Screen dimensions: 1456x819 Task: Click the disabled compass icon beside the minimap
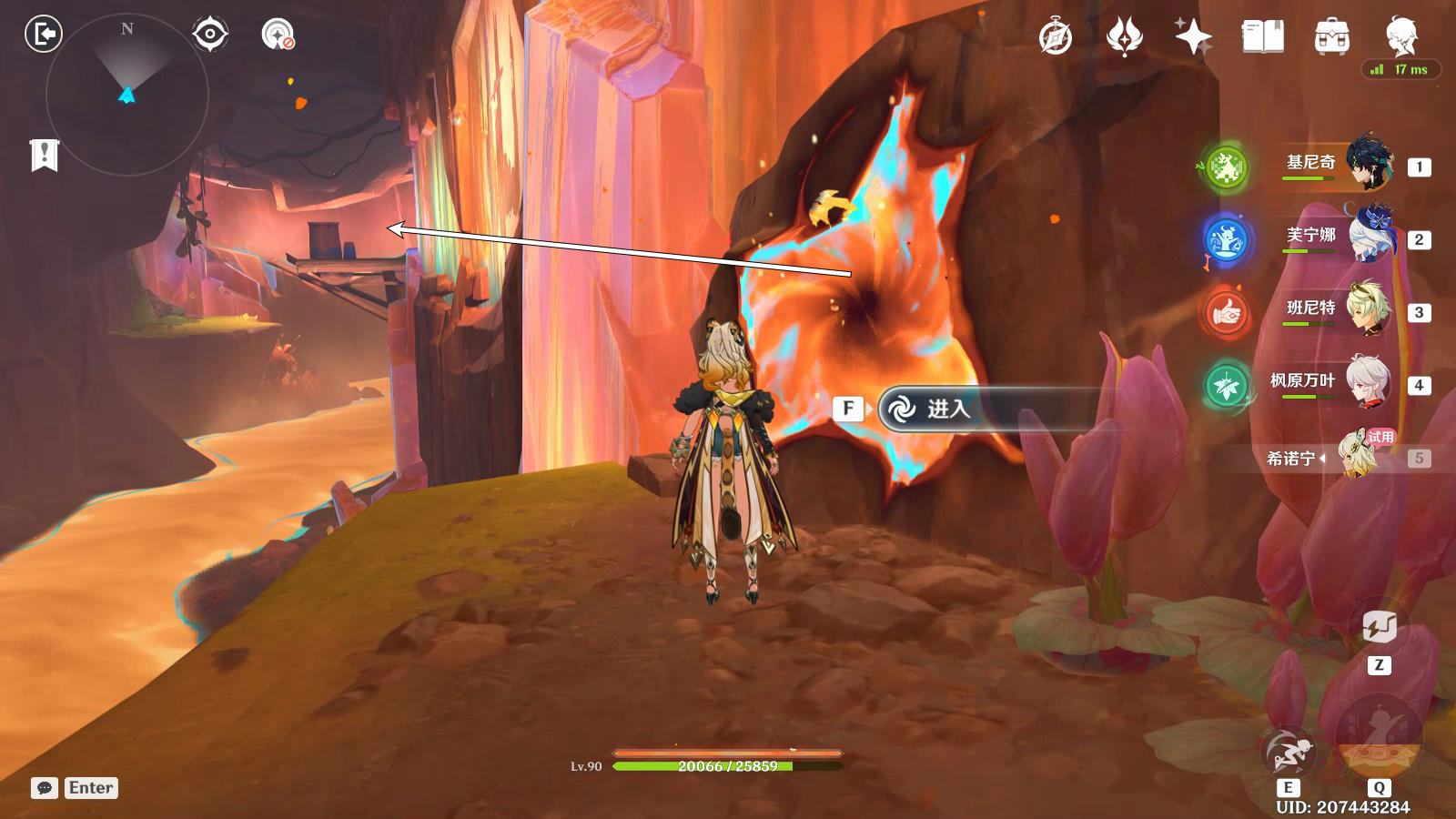click(278, 35)
